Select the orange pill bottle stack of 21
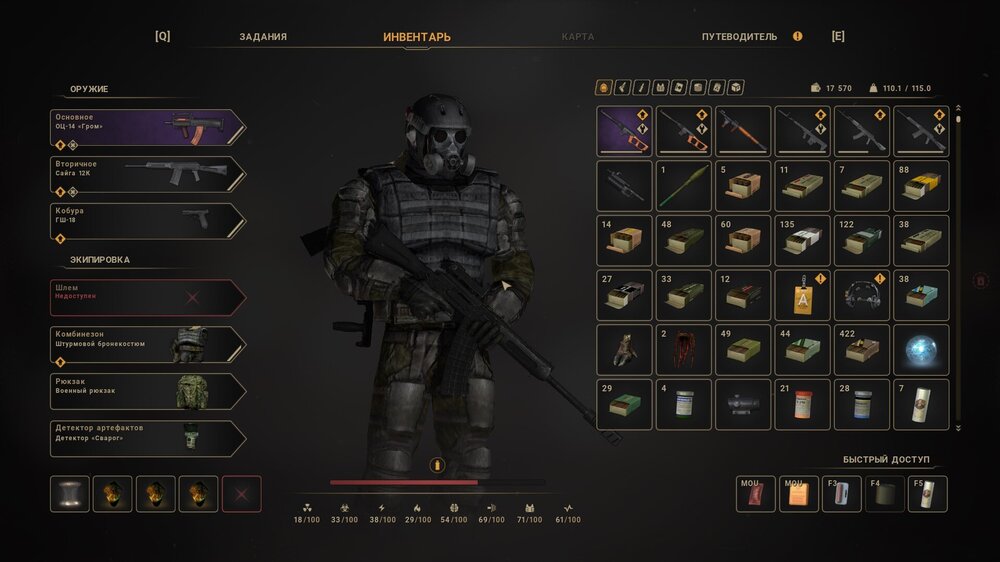Screen dimensions: 1000x562 (802, 404)
